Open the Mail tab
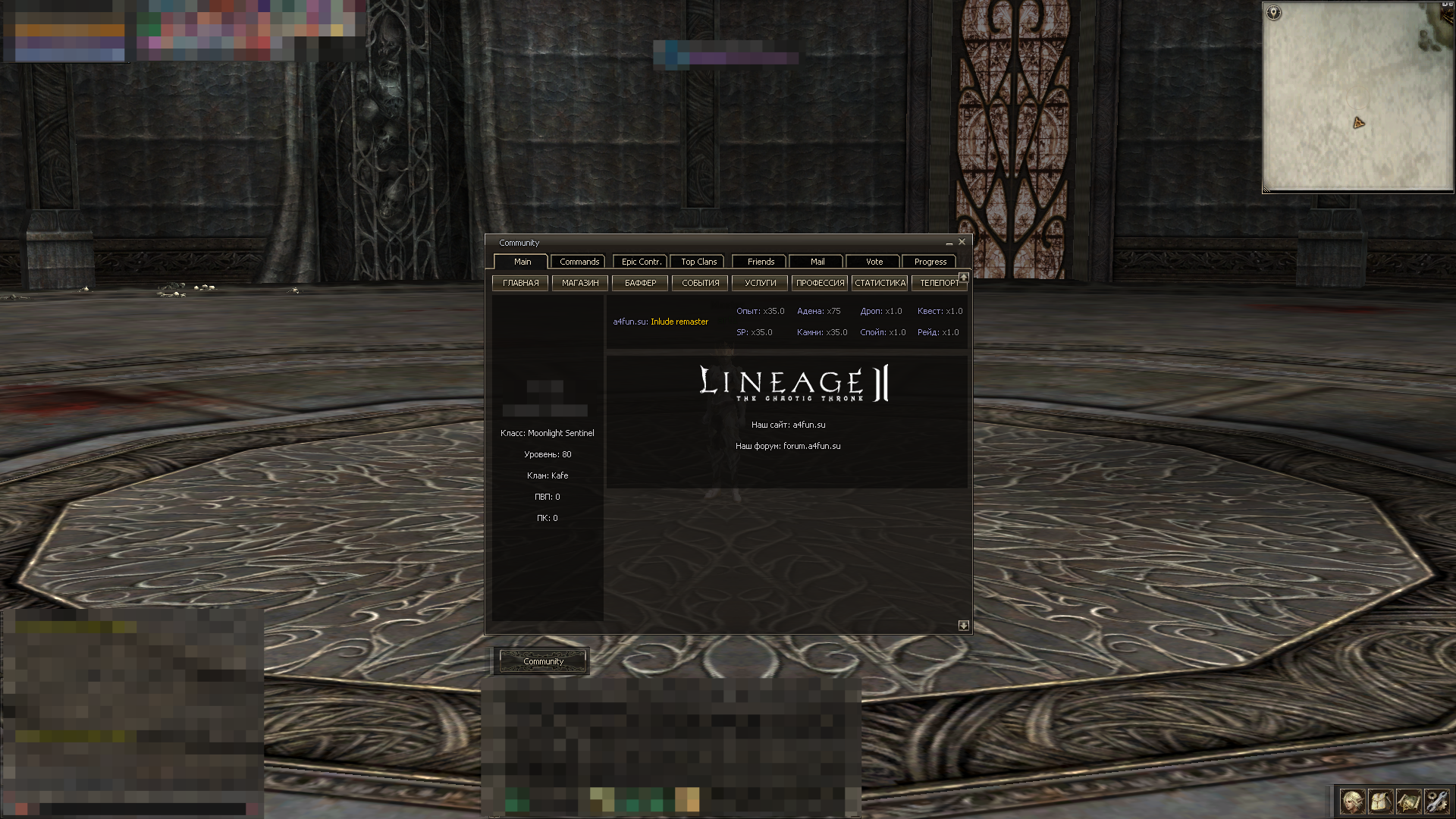The image size is (1456, 819). click(817, 262)
